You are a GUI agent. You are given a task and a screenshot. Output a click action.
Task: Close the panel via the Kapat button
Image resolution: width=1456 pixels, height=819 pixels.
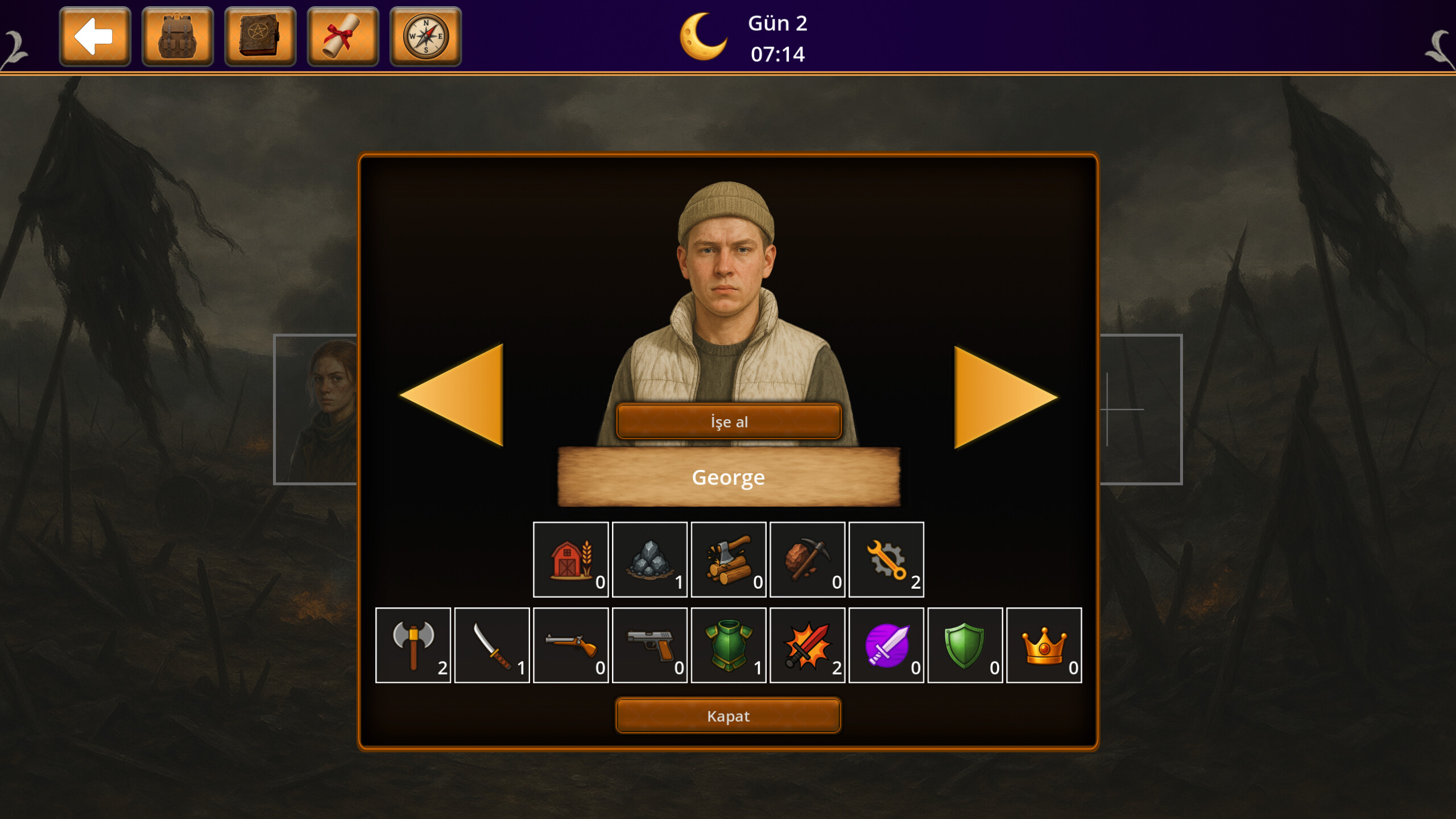pos(729,715)
